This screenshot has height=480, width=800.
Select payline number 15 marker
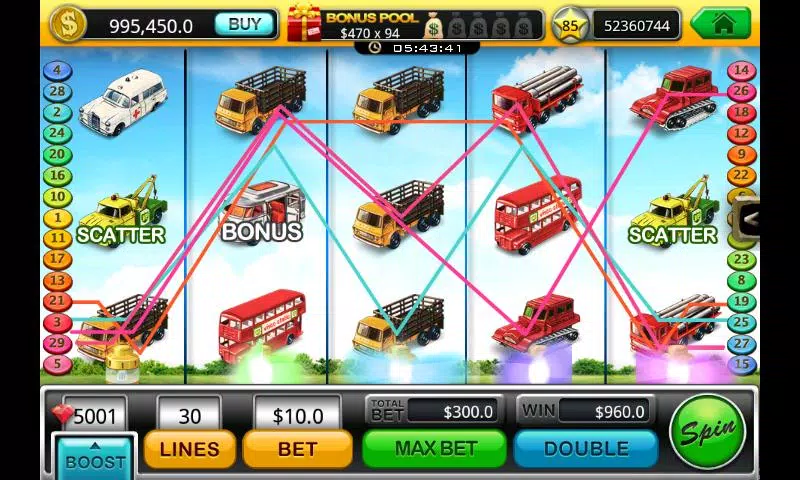click(741, 365)
